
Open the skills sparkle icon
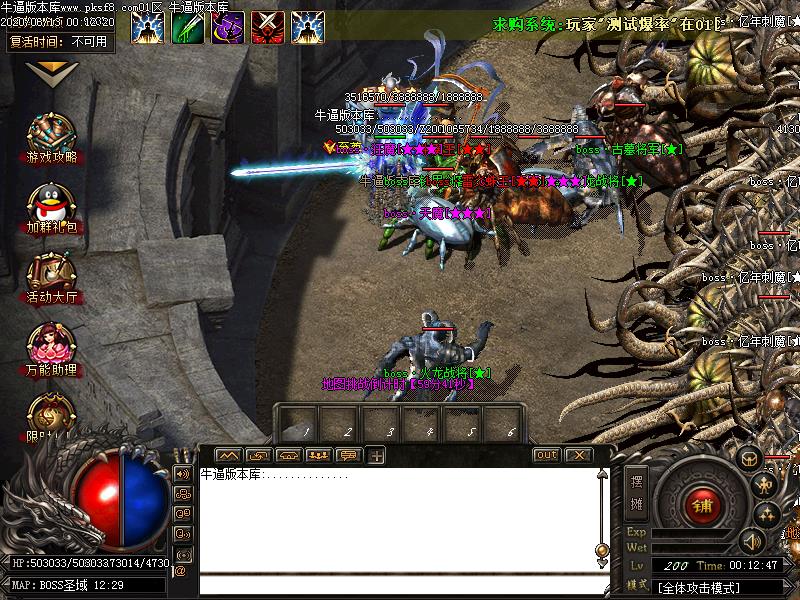(x=768, y=515)
